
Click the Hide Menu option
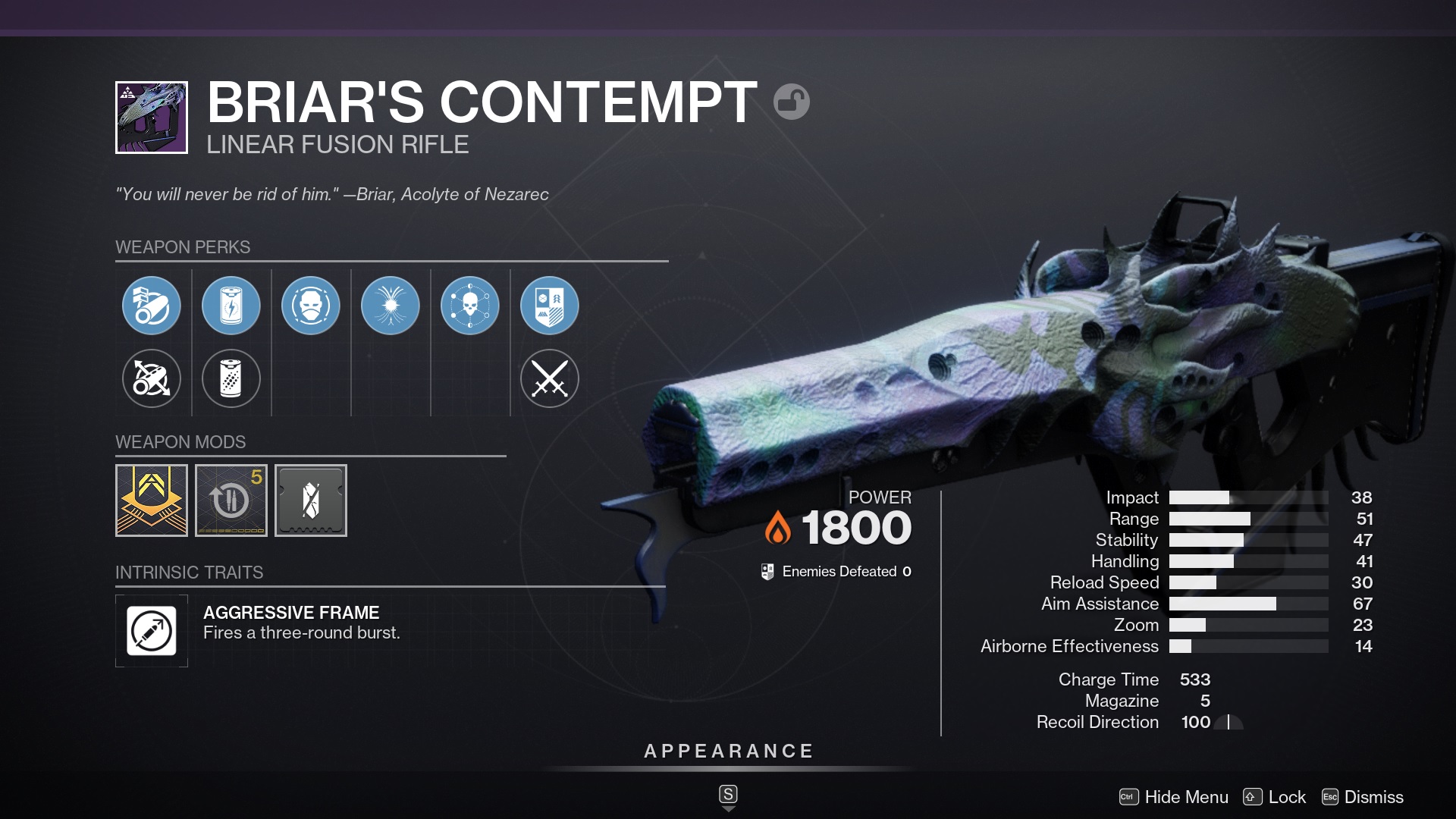pyautogui.click(x=1174, y=797)
